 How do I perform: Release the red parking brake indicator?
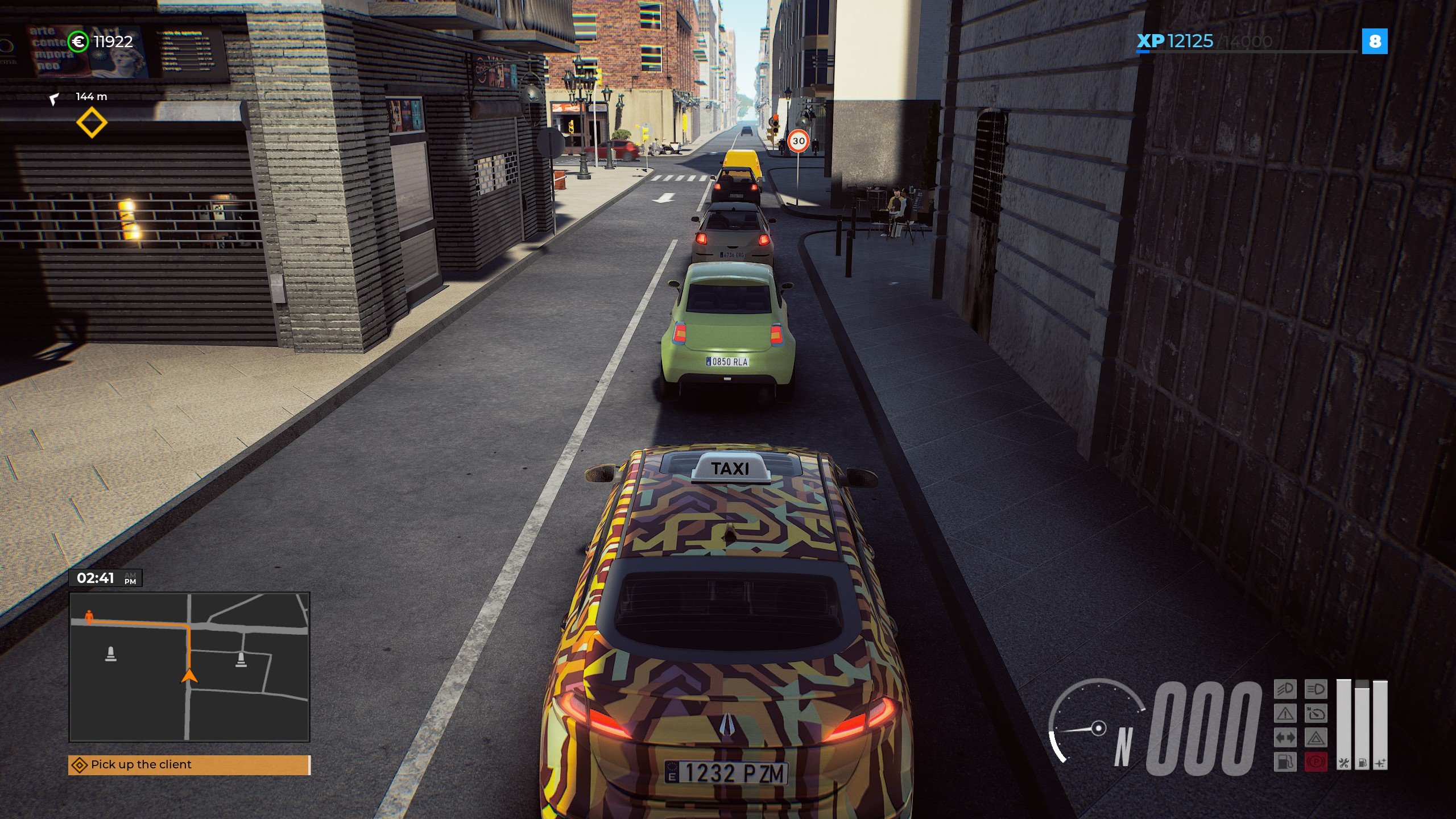point(1316,762)
